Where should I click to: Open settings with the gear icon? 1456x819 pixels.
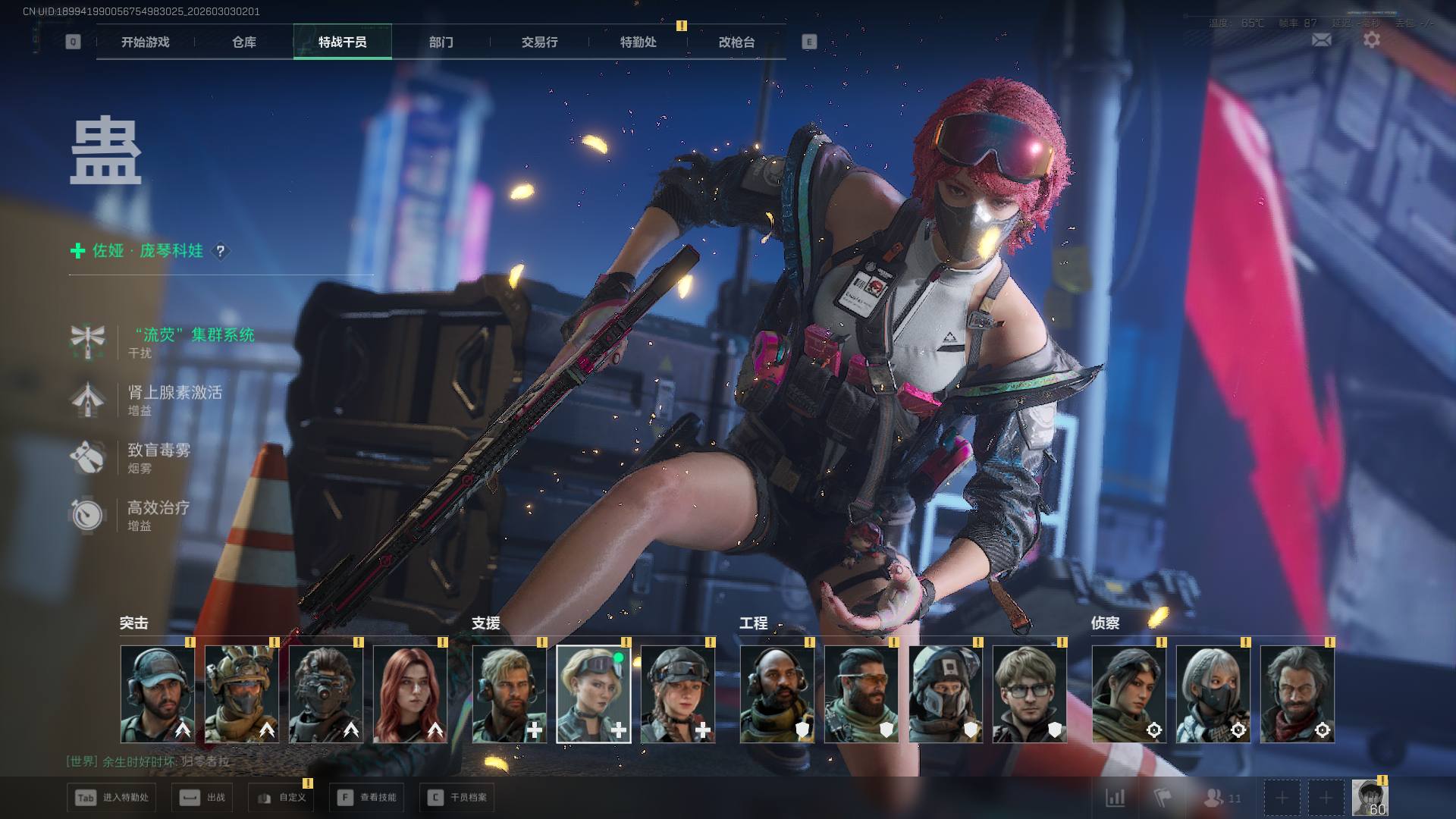[x=1372, y=39]
